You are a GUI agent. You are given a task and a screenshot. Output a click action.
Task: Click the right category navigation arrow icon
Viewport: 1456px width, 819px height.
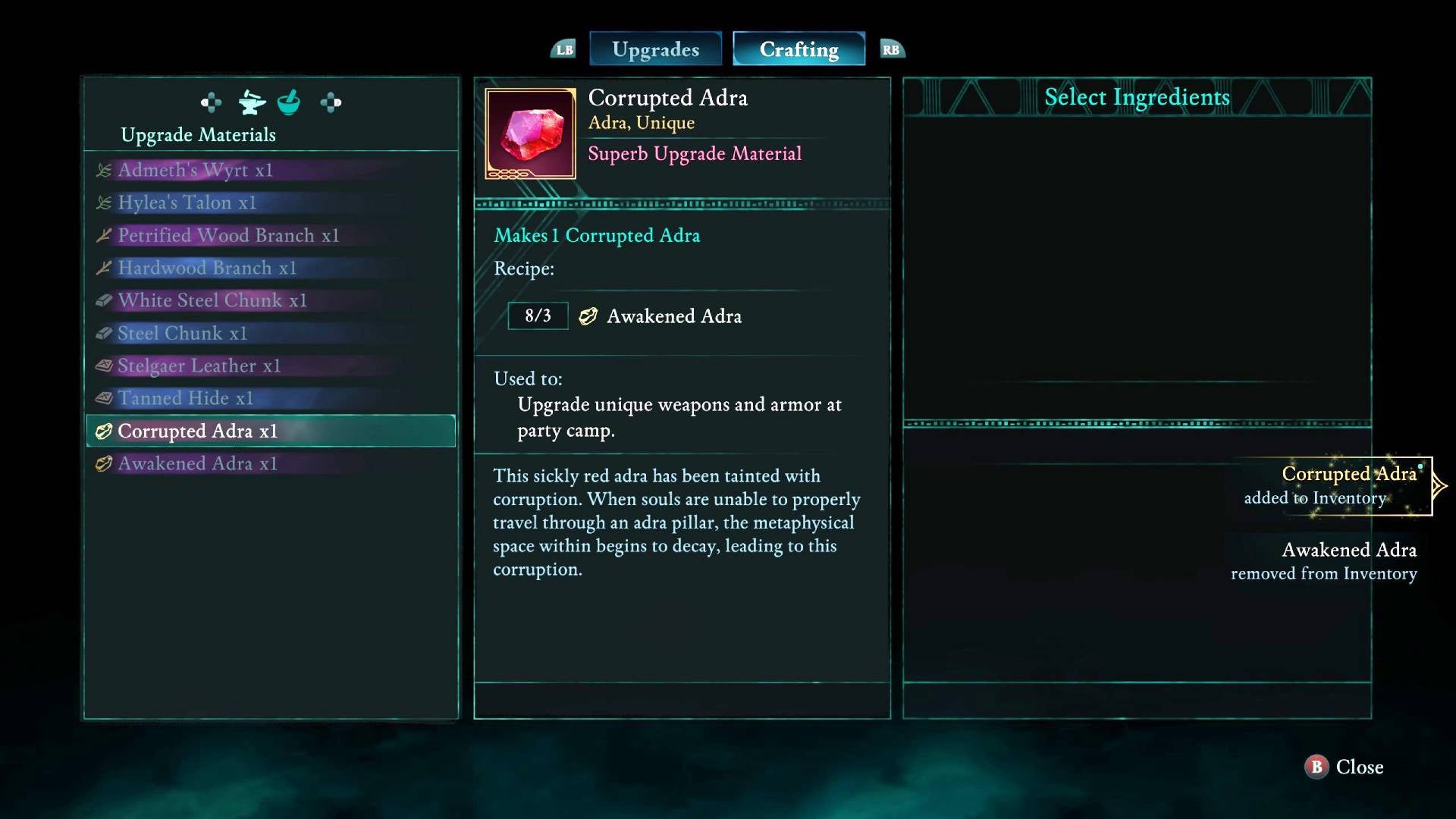pyautogui.click(x=331, y=102)
